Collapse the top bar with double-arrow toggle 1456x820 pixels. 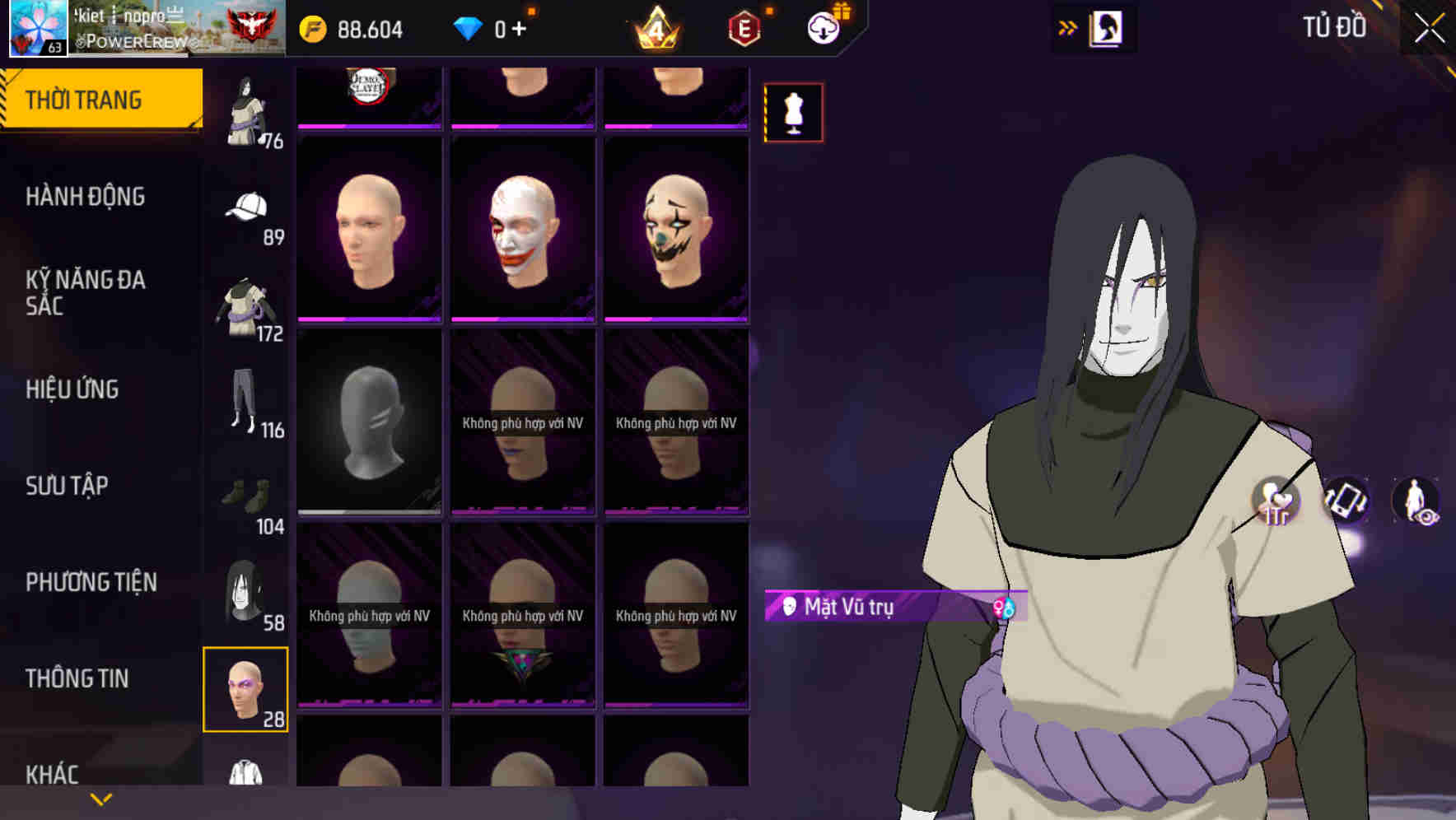pyautogui.click(x=1068, y=27)
